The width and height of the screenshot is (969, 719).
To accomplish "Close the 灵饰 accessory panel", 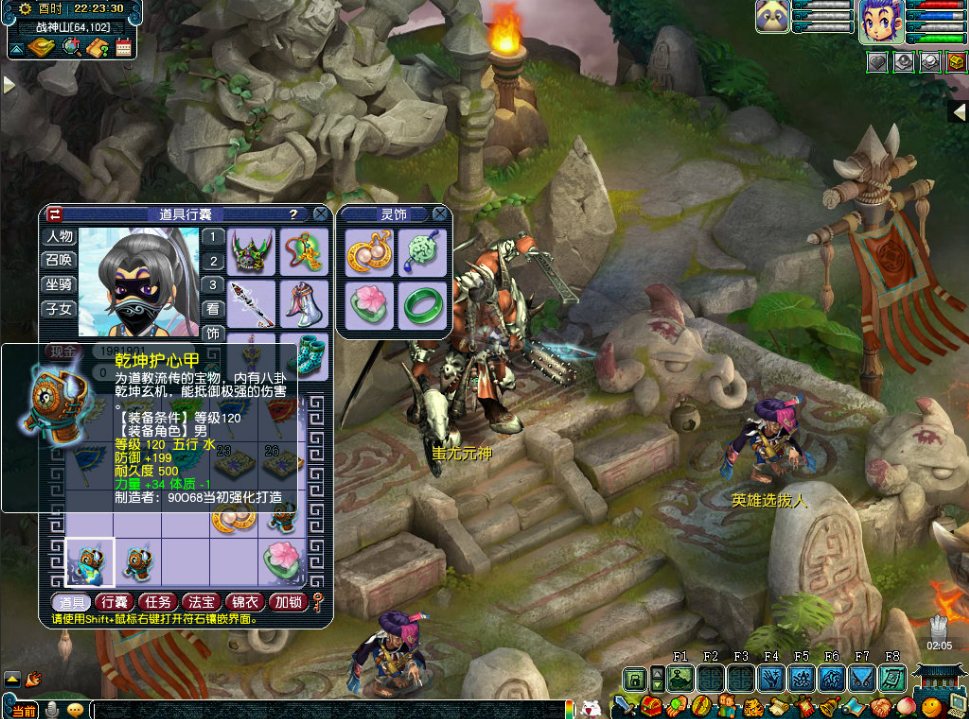I will point(439,214).
